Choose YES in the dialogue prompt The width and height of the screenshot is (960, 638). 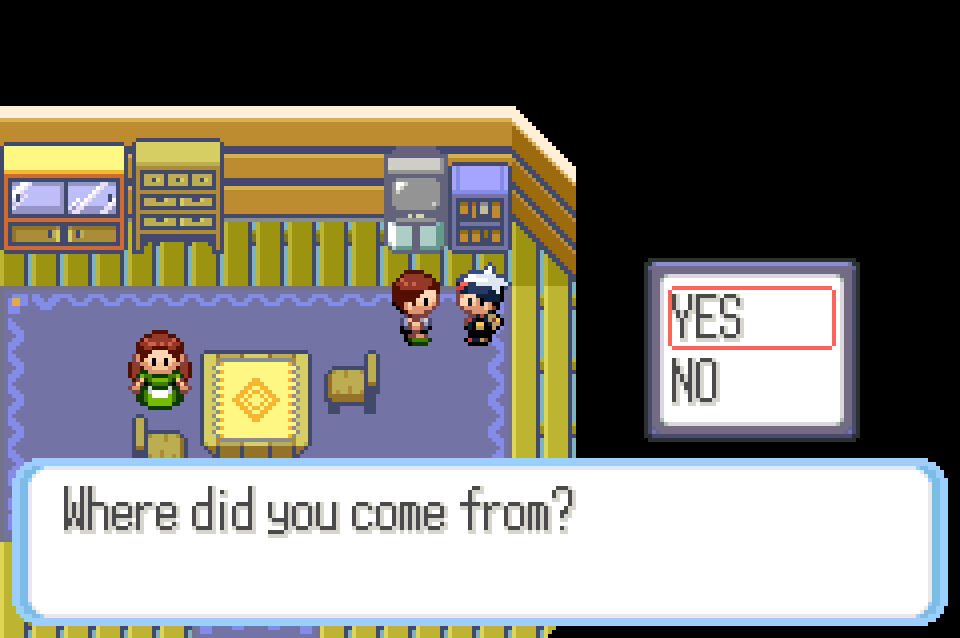coord(750,318)
